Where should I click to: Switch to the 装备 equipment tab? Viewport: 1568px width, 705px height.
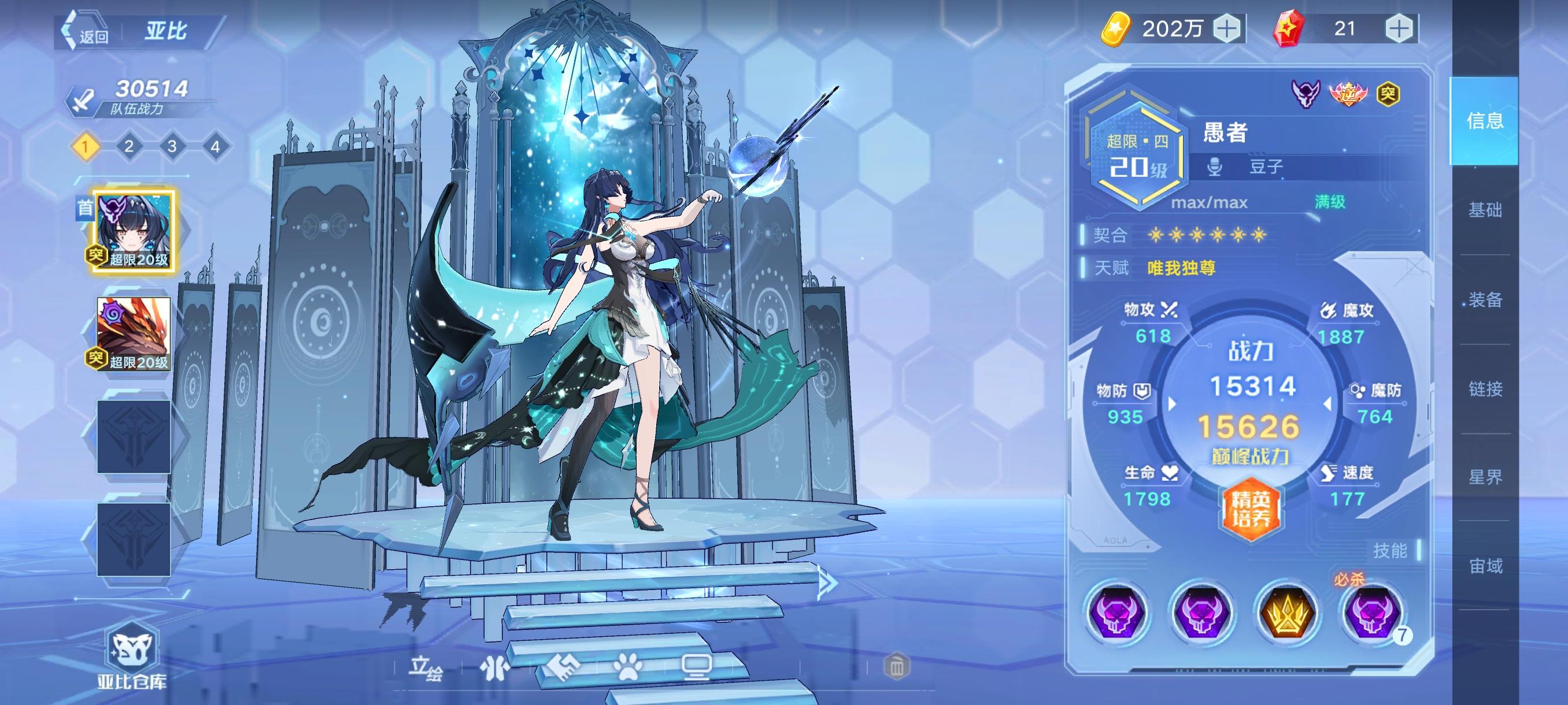(x=1486, y=300)
